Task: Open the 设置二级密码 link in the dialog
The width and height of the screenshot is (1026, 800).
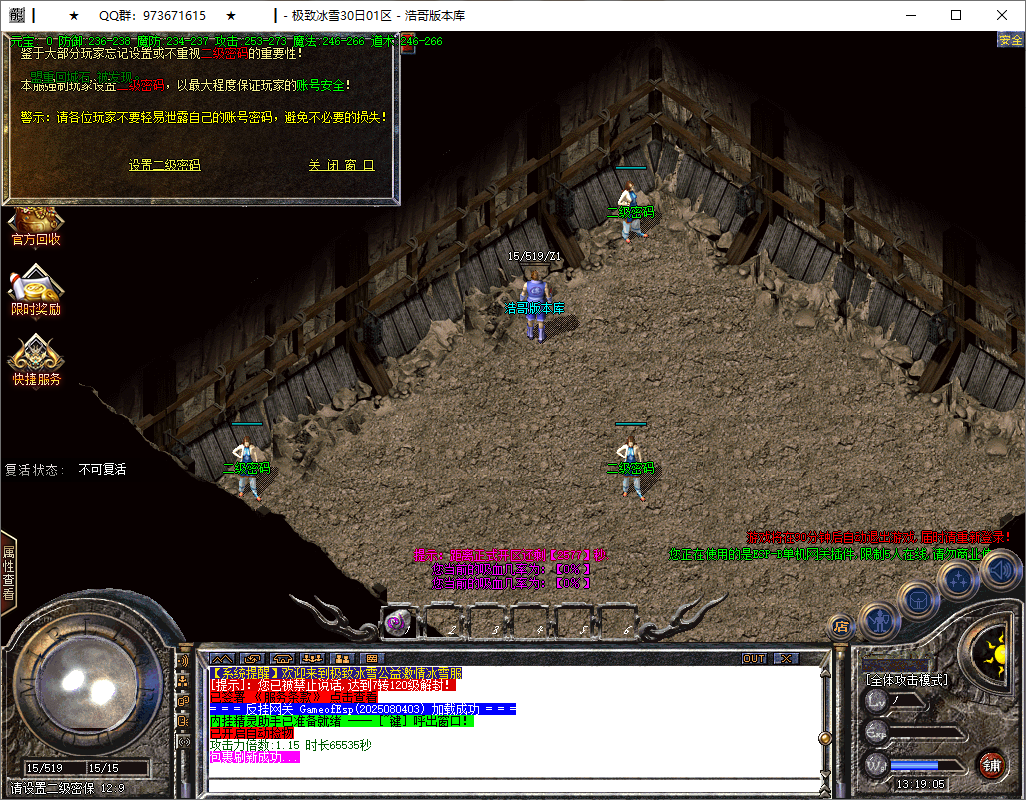Action: (164, 166)
